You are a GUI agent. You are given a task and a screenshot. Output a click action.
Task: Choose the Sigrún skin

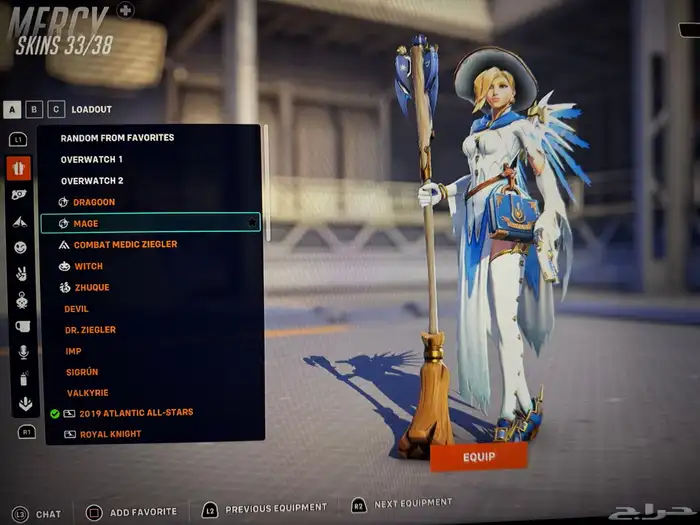81,371
